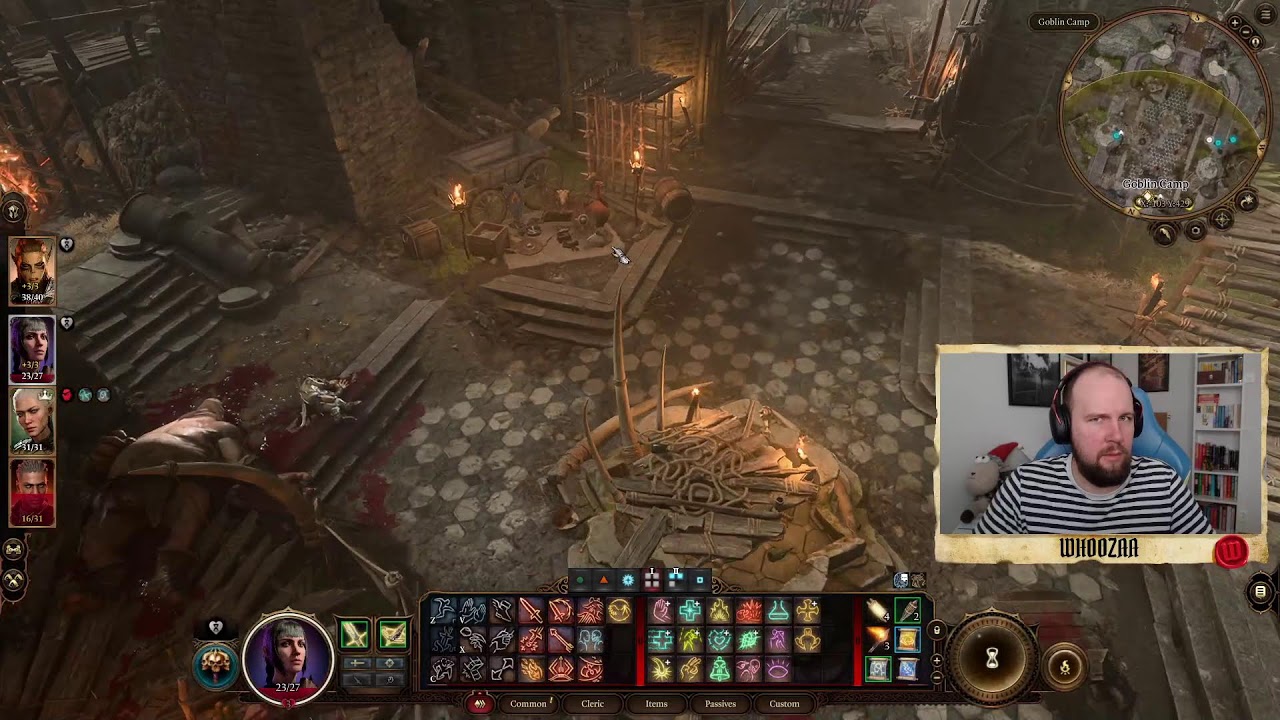The width and height of the screenshot is (1280, 720).
Task: Use the torch item in the item slots
Action: pyautogui.click(x=873, y=640)
